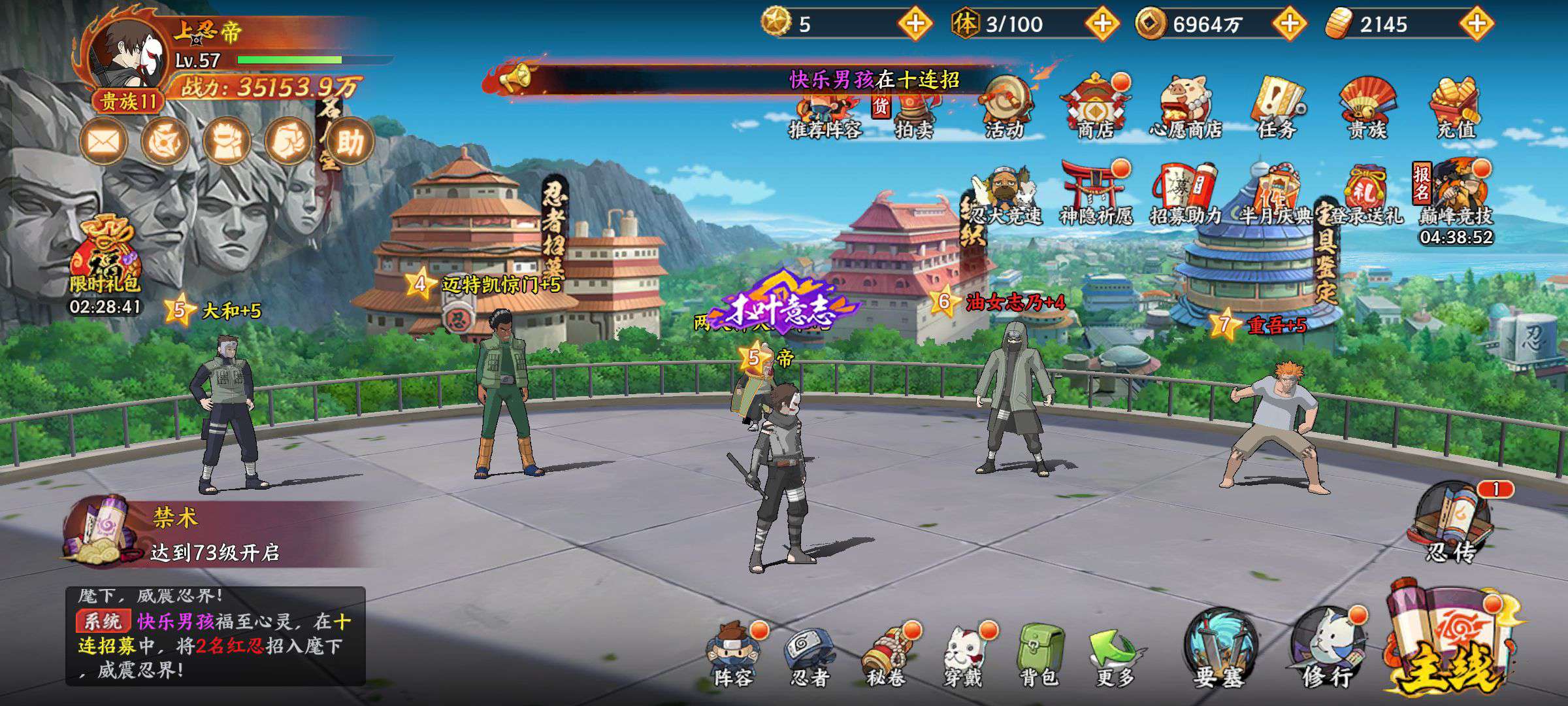Open the 心愿商店 wish shop
This screenshot has width=1568, height=706.
1186,108
